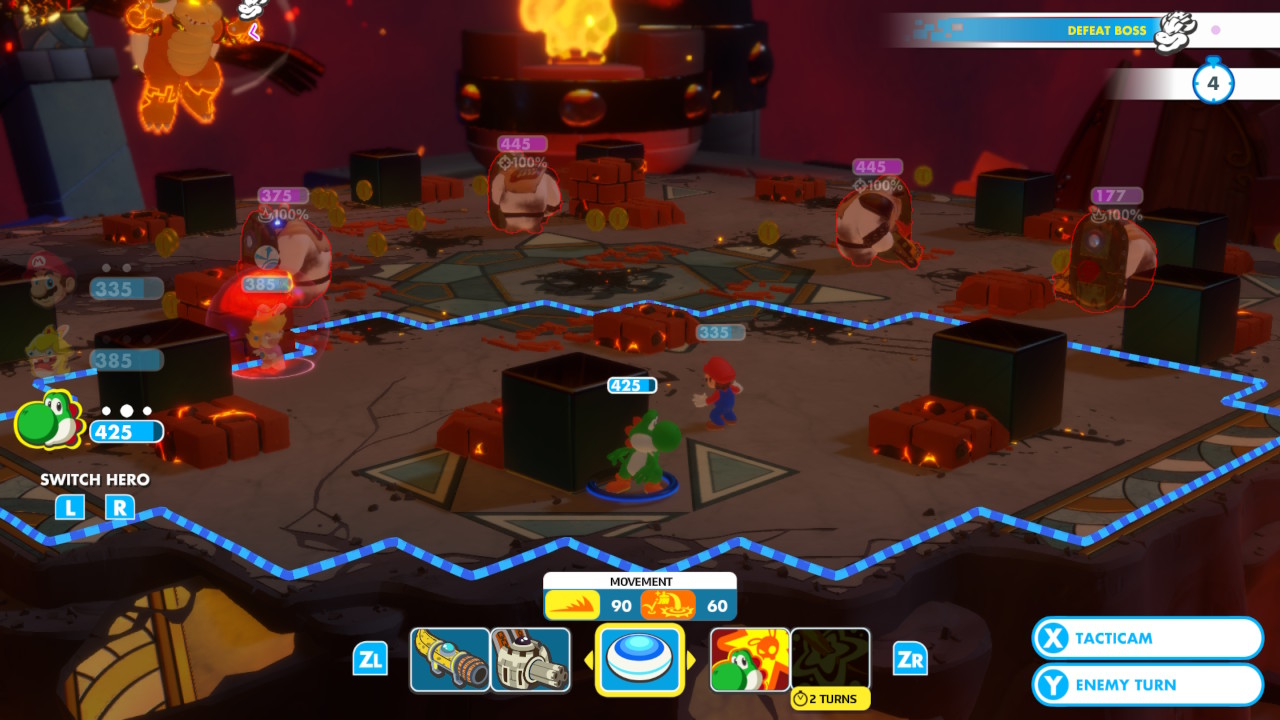Screen dimensions: 1280x720
Task: Select the blue Movement disc icon
Action: [x=639, y=657]
